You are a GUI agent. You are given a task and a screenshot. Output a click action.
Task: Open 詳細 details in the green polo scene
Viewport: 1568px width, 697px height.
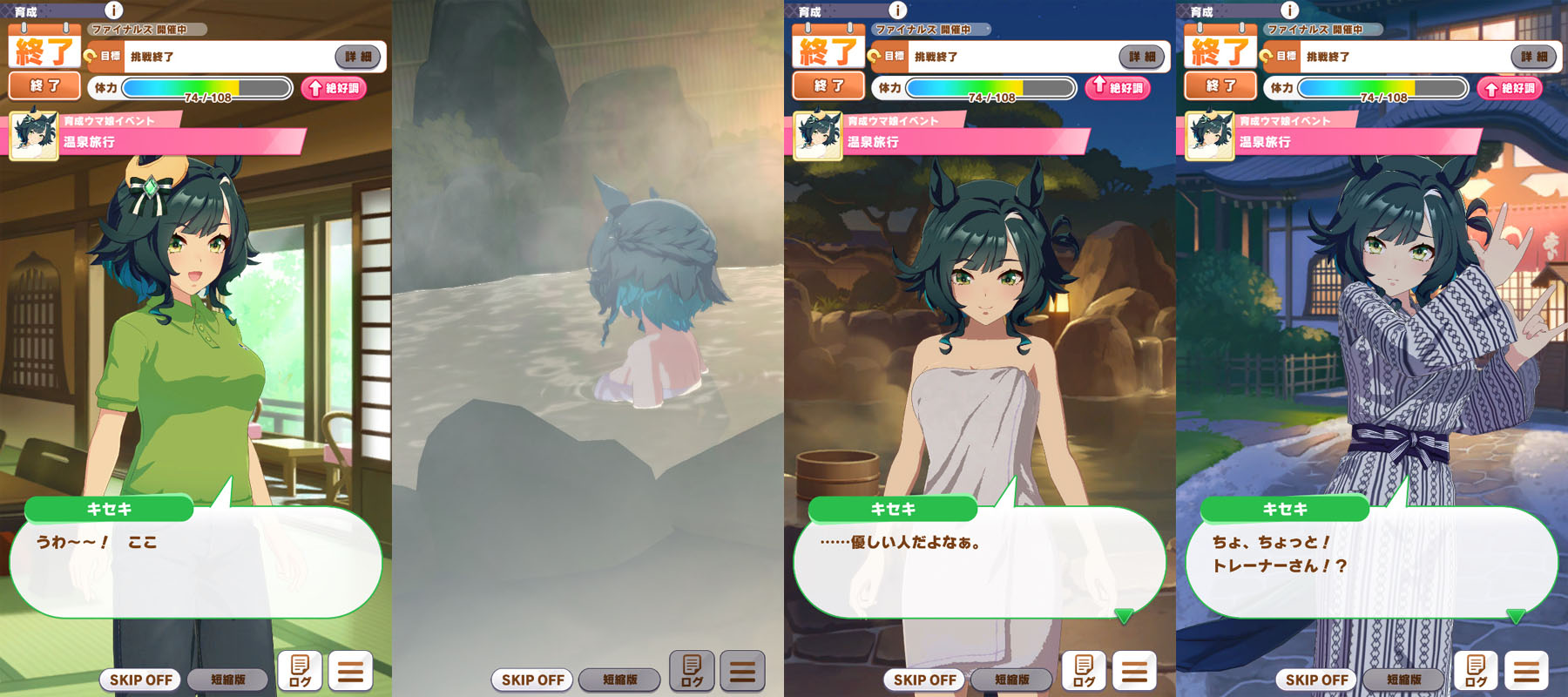click(358, 57)
